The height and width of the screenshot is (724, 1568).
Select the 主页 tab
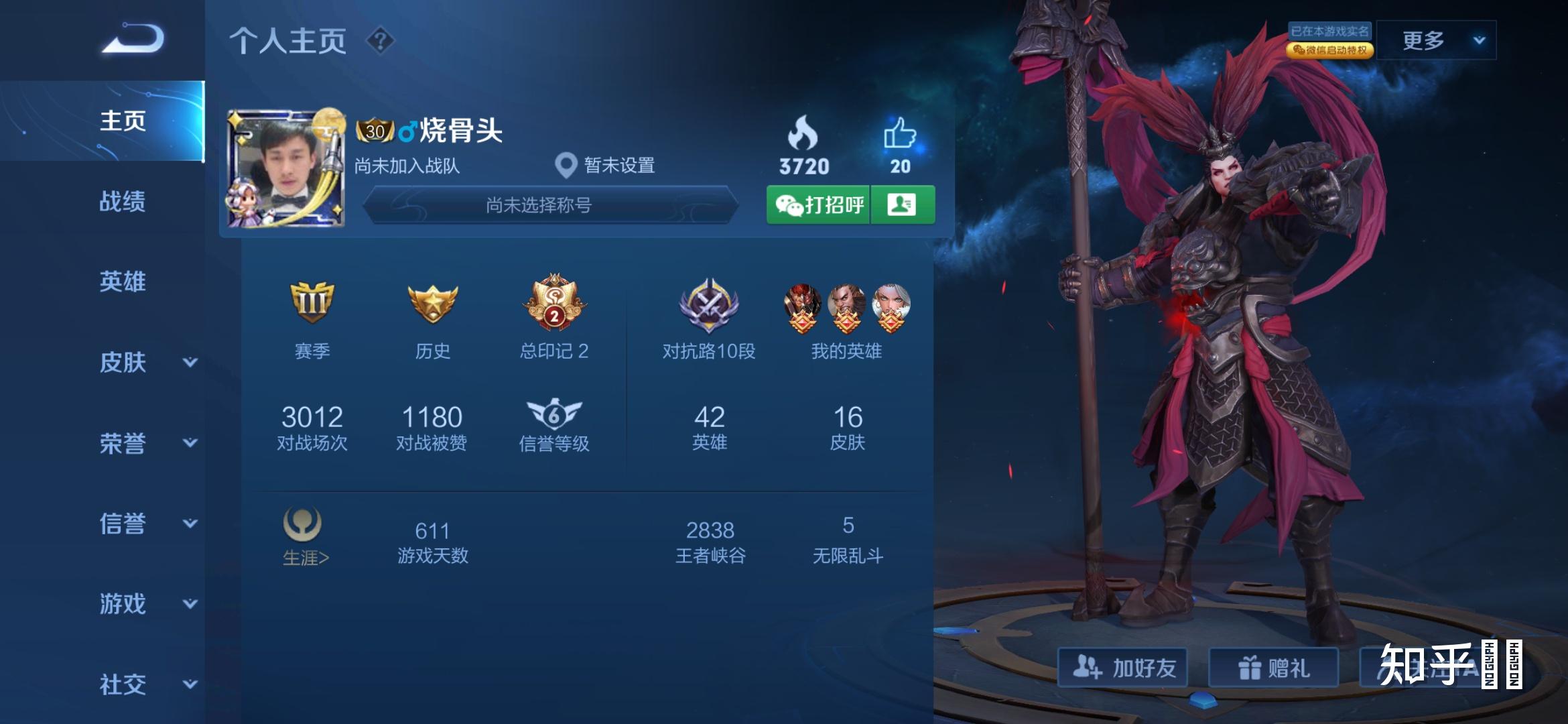[123, 121]
